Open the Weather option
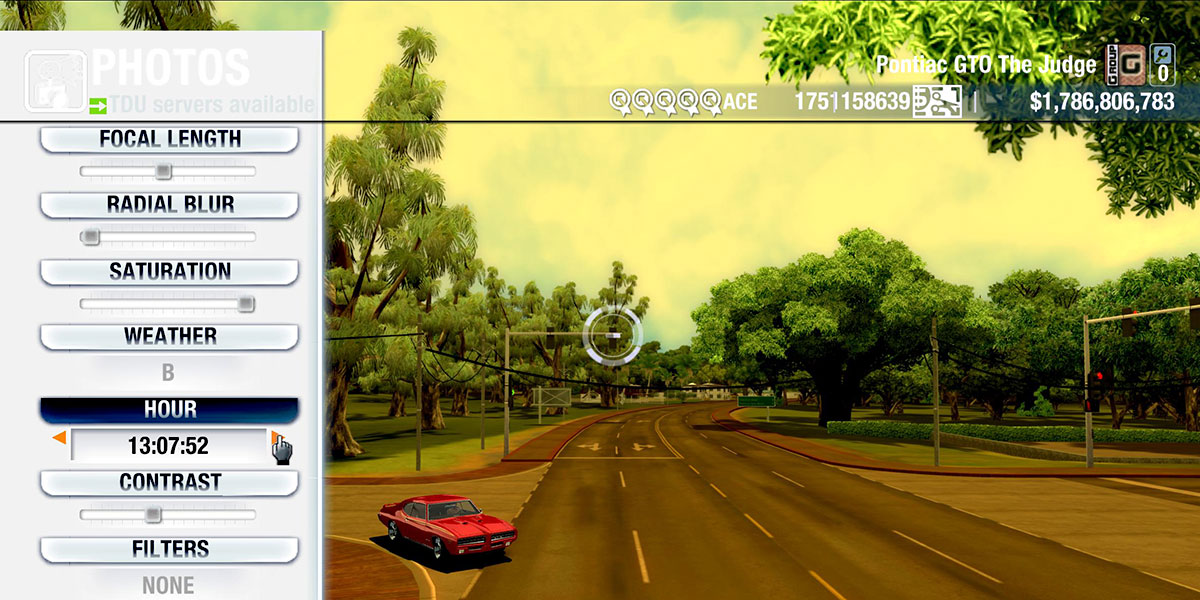The image size is (1200, 600). click(x=169, y=336)
